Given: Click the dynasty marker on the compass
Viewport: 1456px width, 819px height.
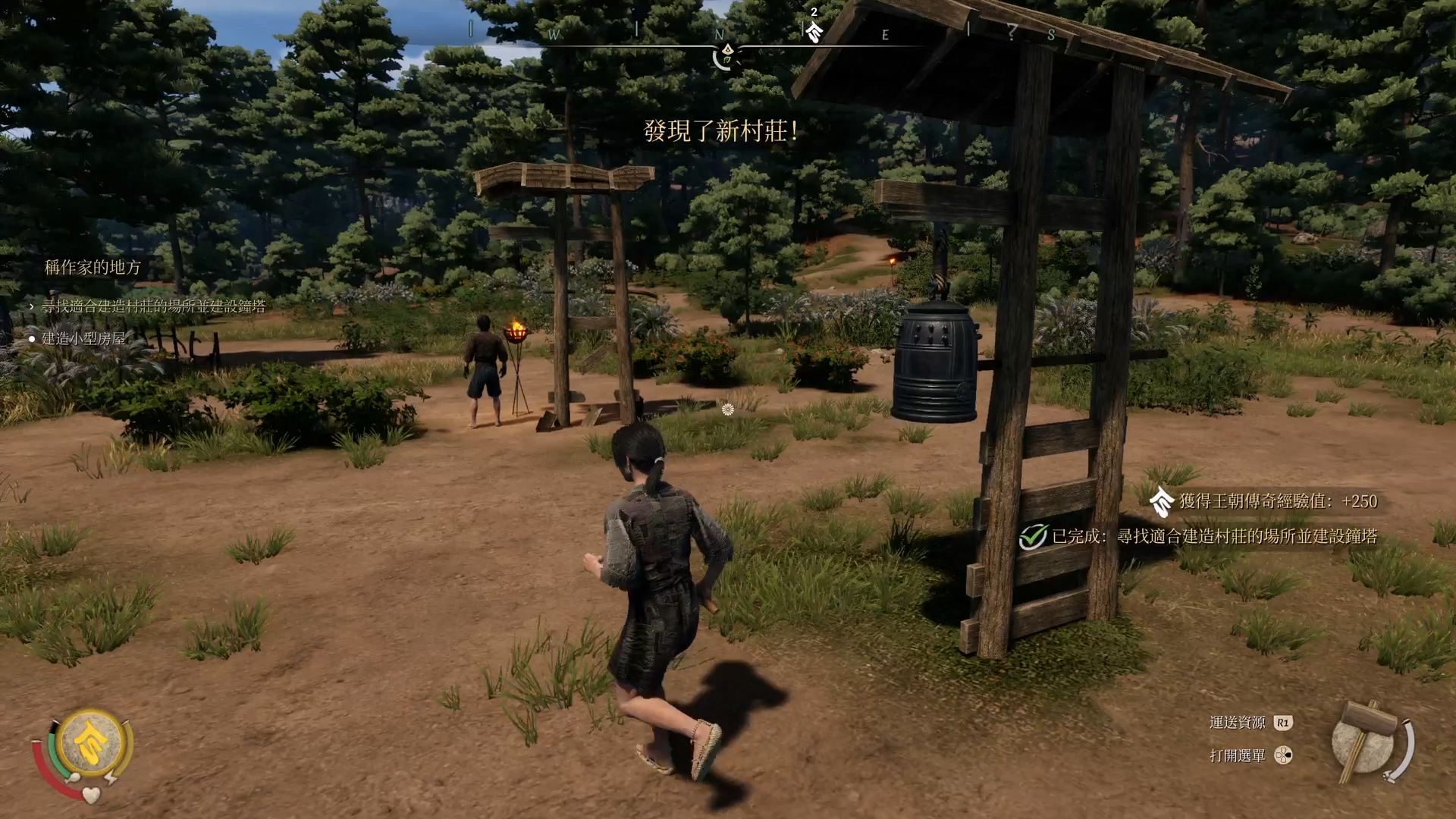Looking at the screenshot, I should (814, 30).
